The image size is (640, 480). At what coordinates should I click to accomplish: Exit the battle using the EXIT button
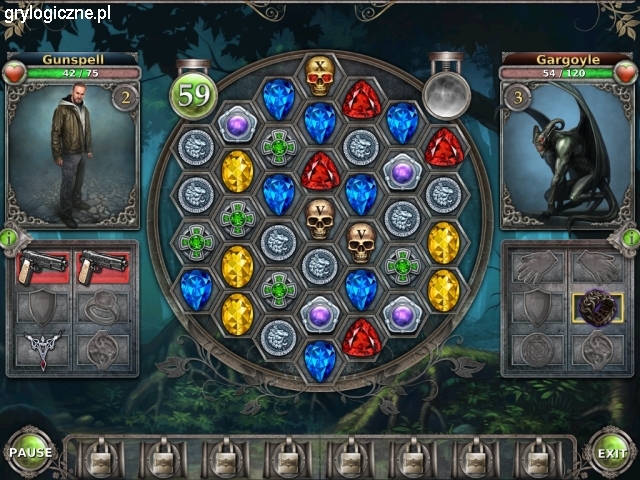(x=611, y=452)
